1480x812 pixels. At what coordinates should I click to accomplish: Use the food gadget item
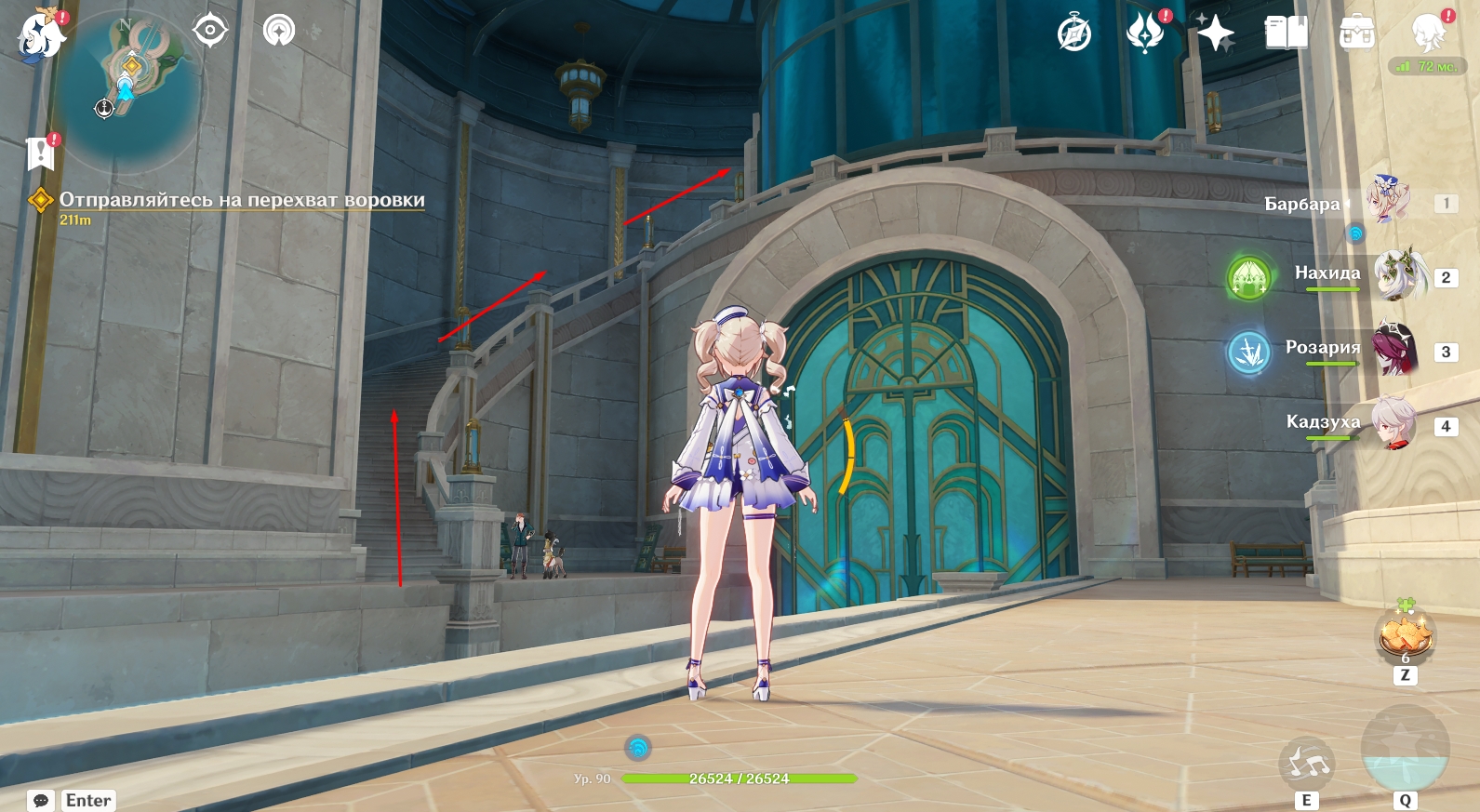click(1405, 635)
